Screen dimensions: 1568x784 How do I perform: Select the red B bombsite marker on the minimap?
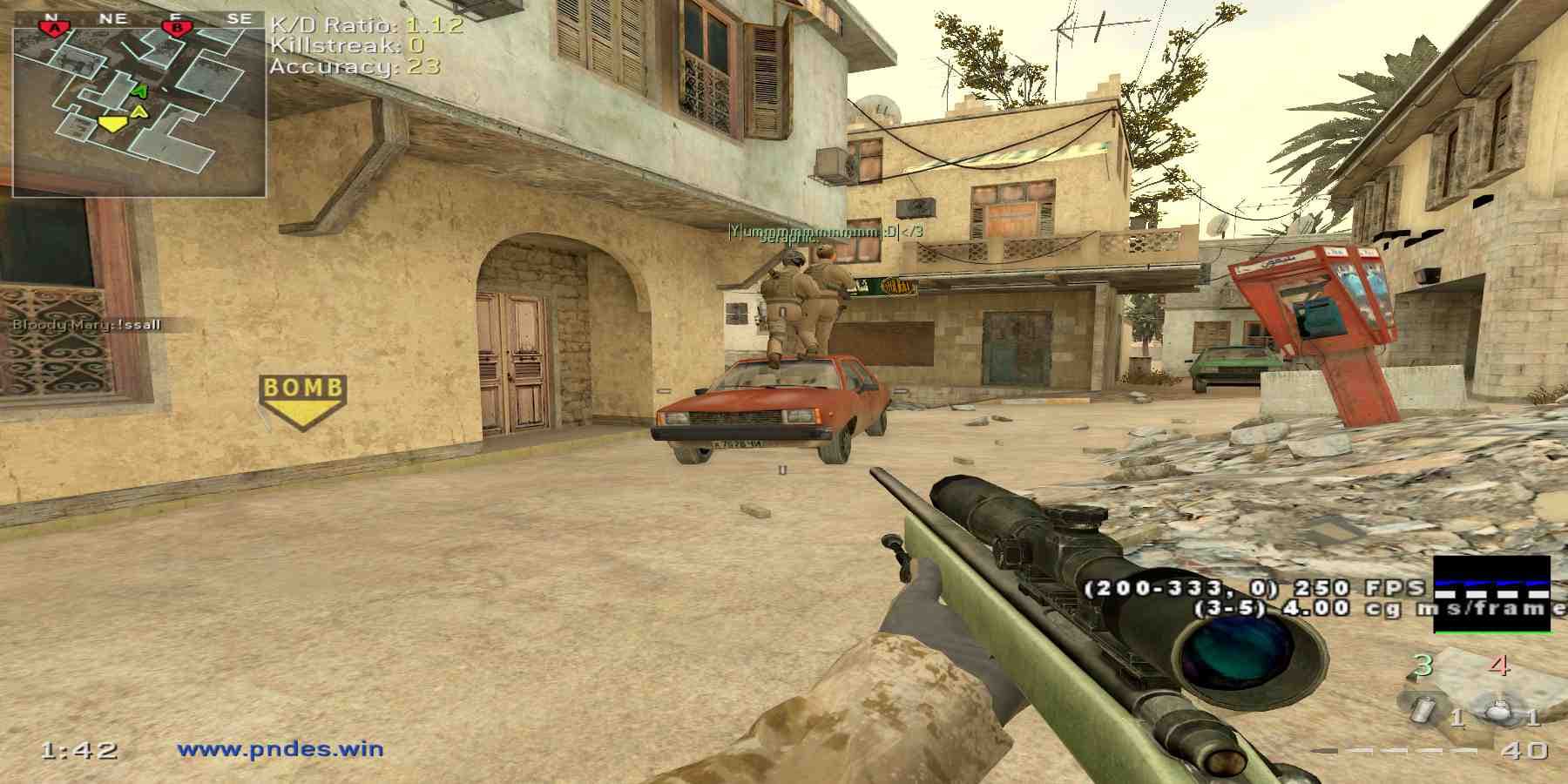pyautogui.click(x=177, y=28)
